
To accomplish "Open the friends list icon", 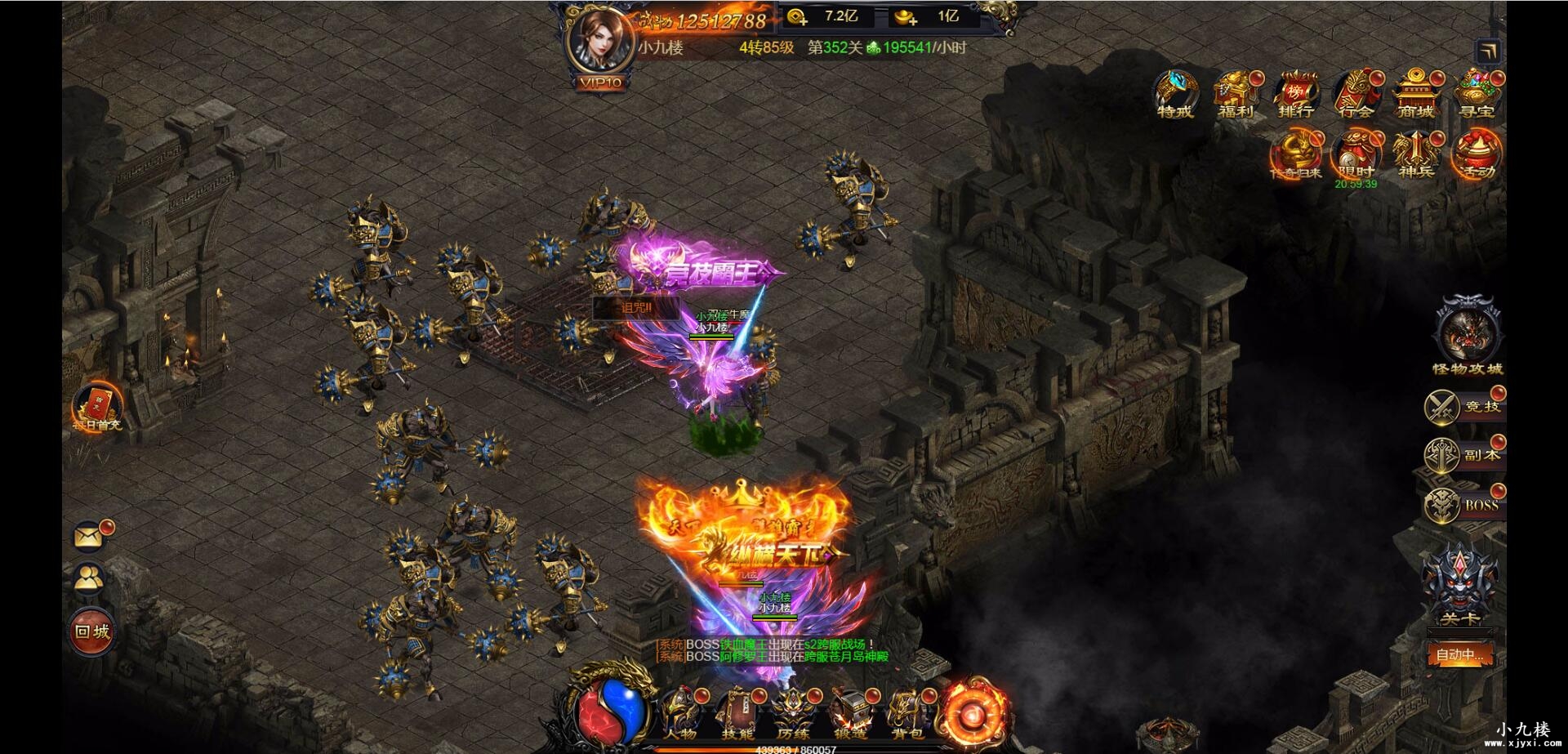I will pyautogui.click(x=90, y=579).
